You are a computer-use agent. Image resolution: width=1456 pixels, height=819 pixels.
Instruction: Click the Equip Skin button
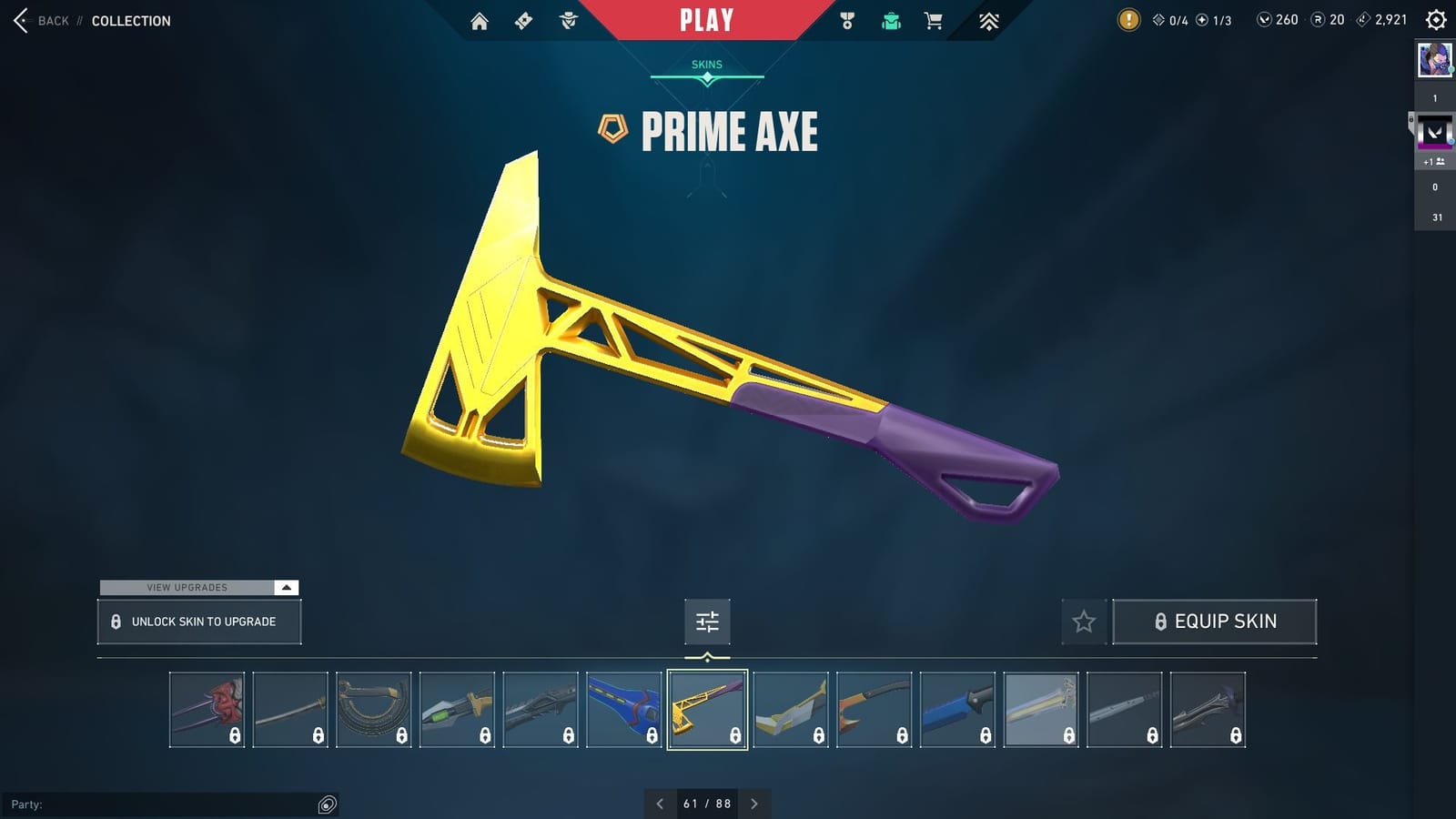pos(1215,621)
